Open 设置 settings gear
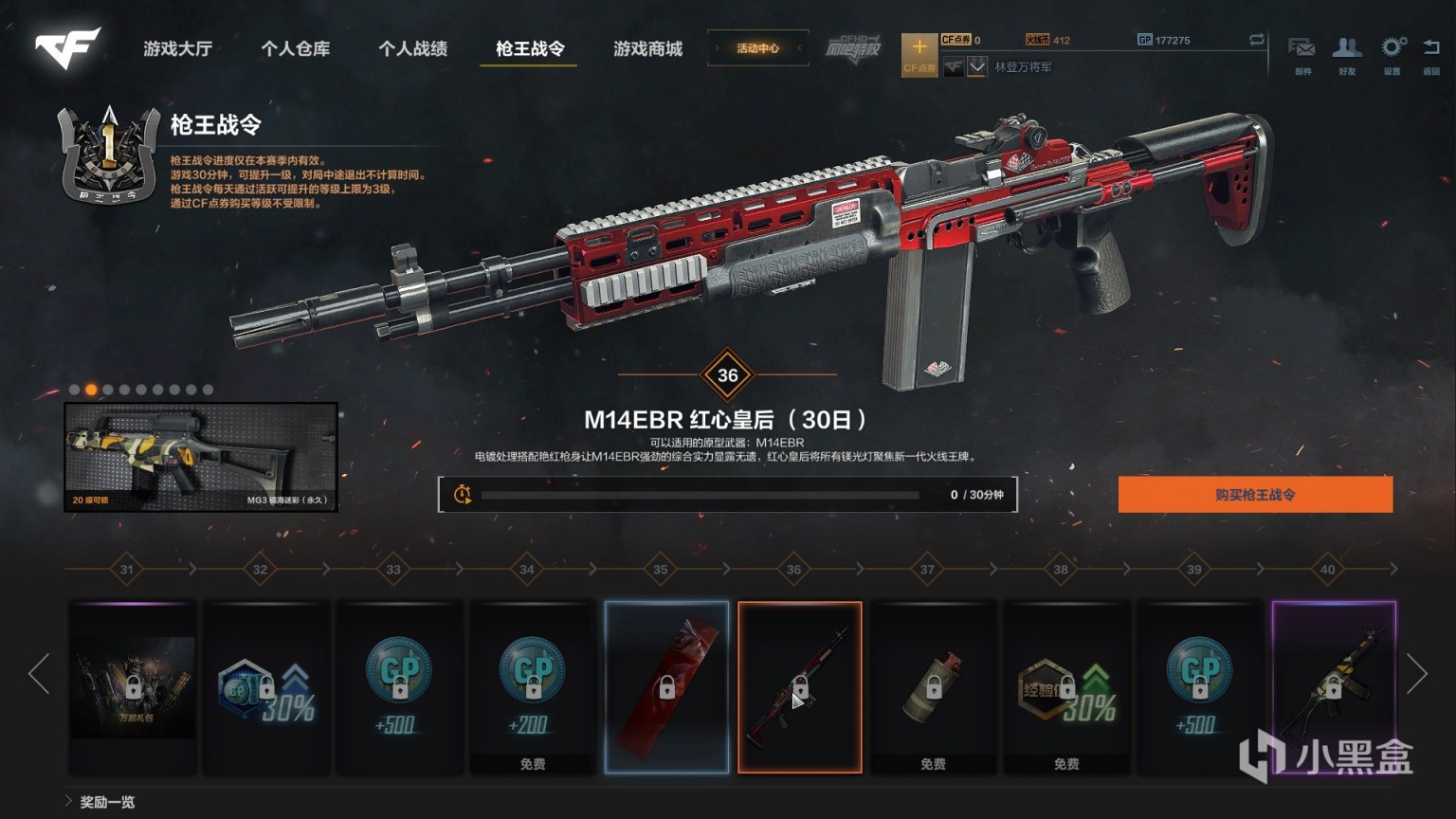1456x819 pixels. 1392,53
